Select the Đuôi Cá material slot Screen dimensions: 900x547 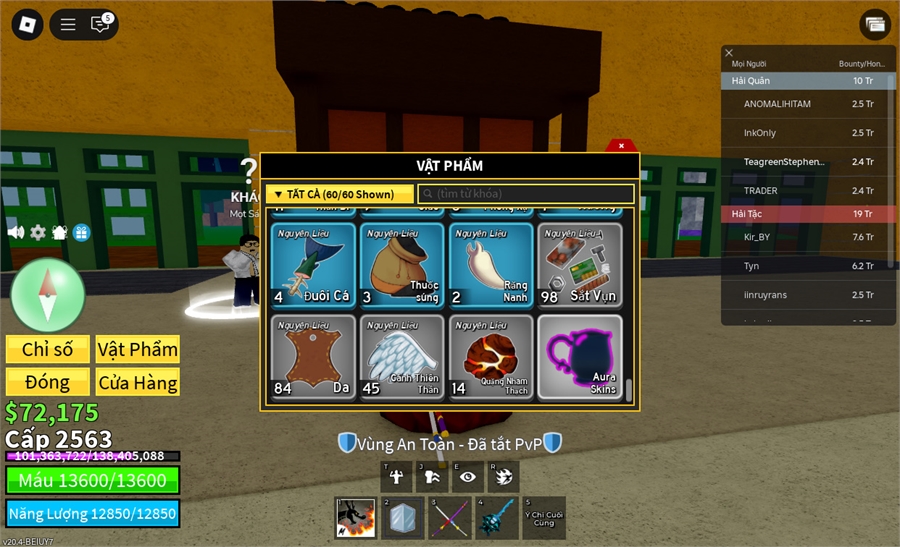click(313, 264)
